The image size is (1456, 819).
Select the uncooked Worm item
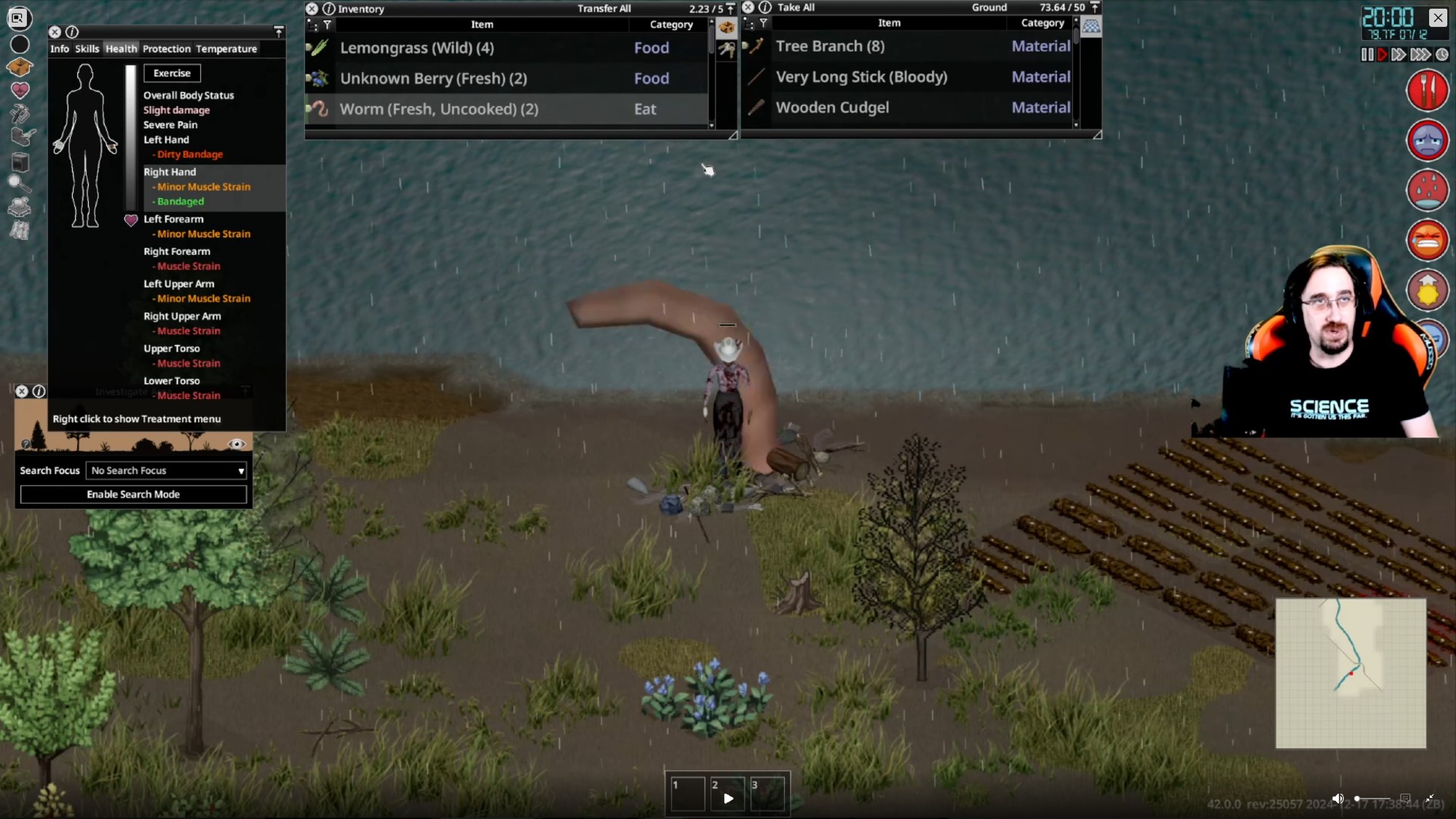439,109
